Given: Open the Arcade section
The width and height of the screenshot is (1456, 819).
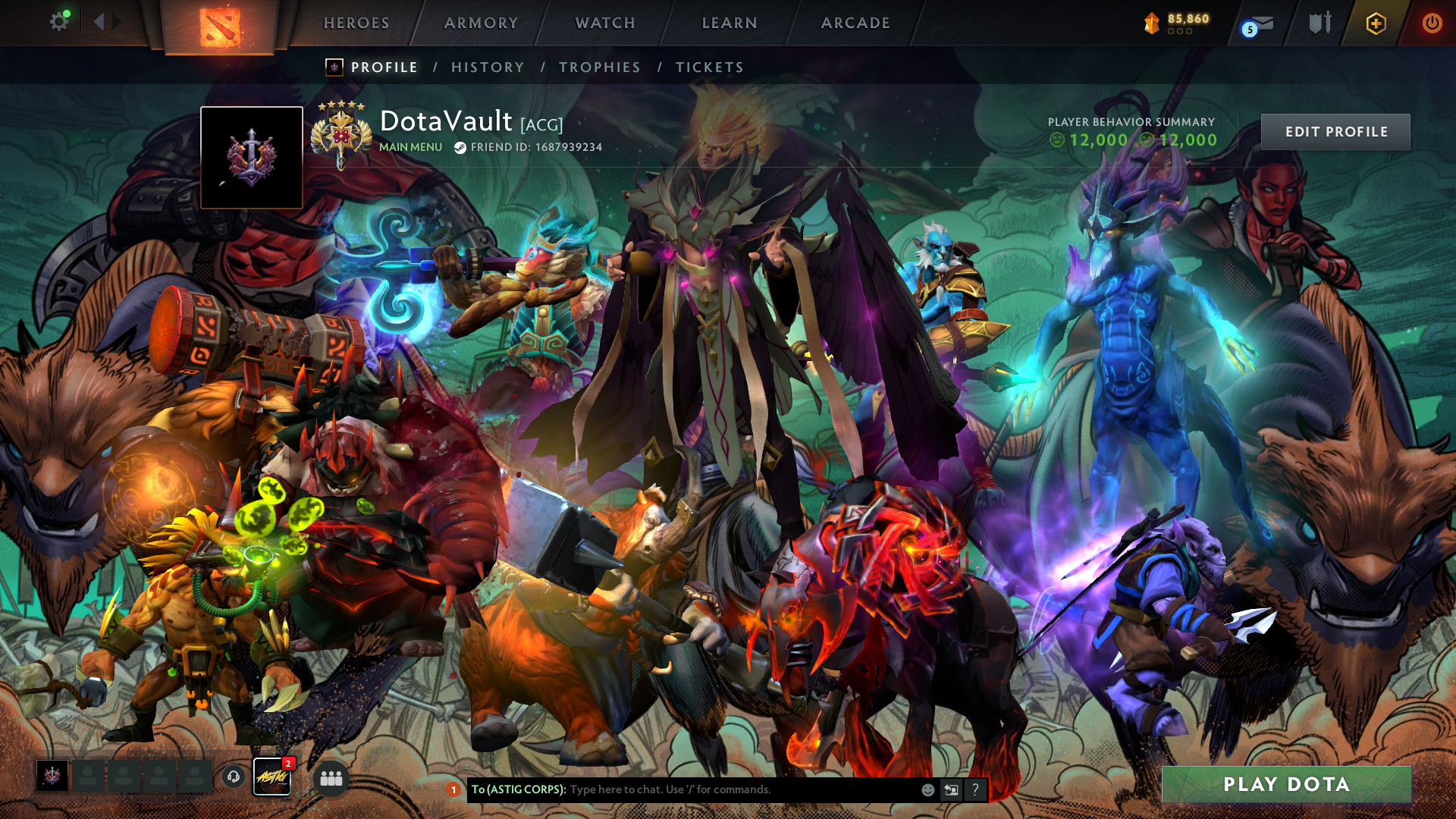Looking at the screenshot, I should point(855,24).
